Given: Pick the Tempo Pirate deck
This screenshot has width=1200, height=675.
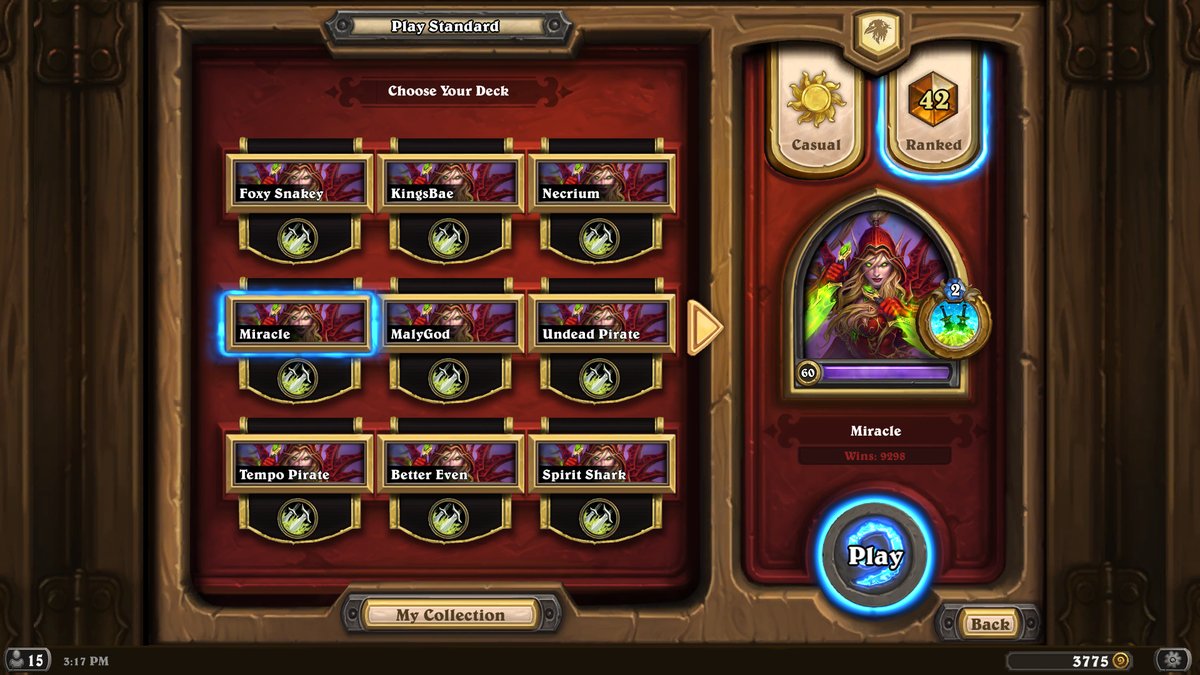Looking at the screenshot, I should (x=299, y=464).
